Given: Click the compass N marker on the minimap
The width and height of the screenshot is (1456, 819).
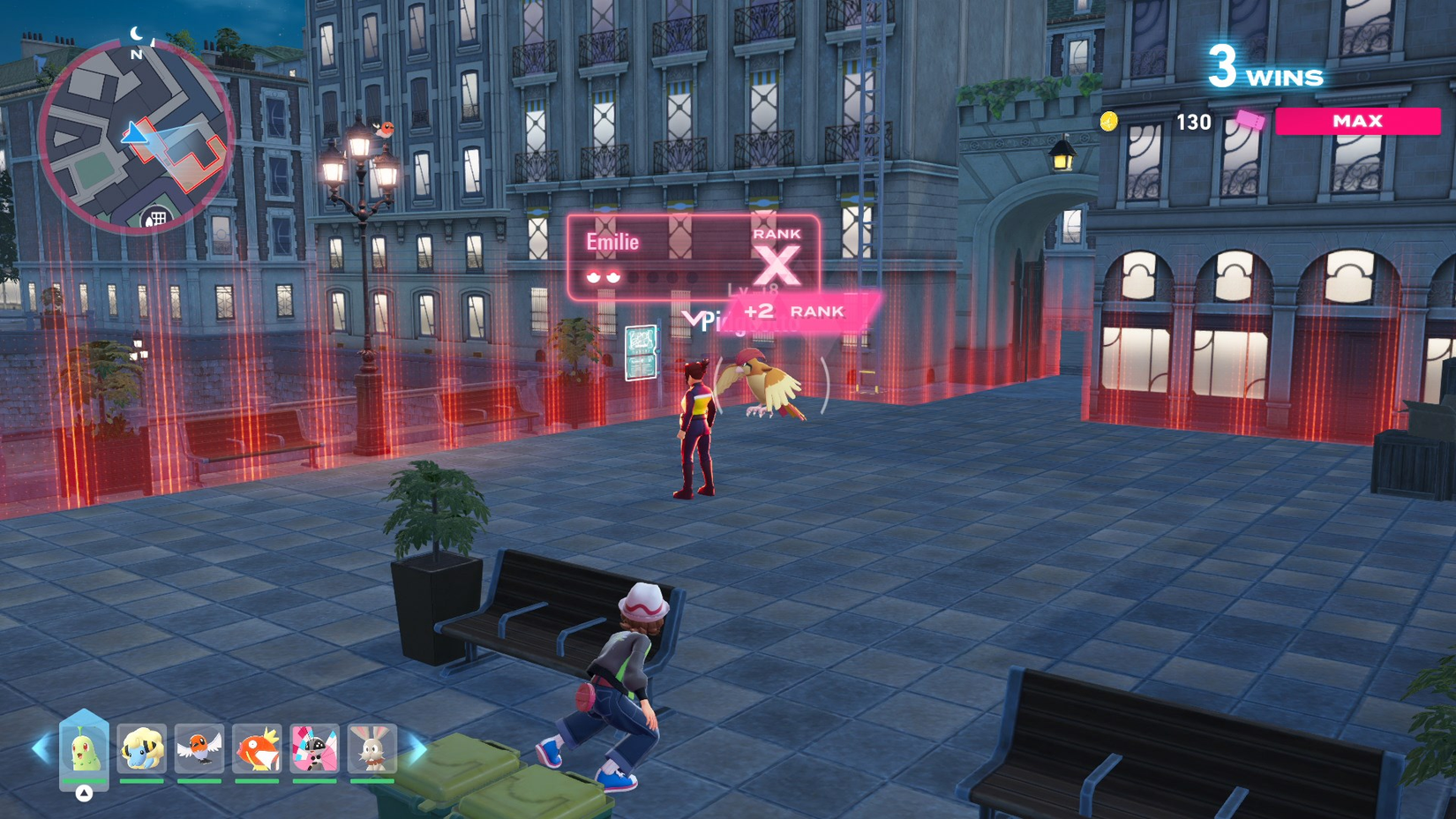Looking at the screenshot, I should pos(137,53).
